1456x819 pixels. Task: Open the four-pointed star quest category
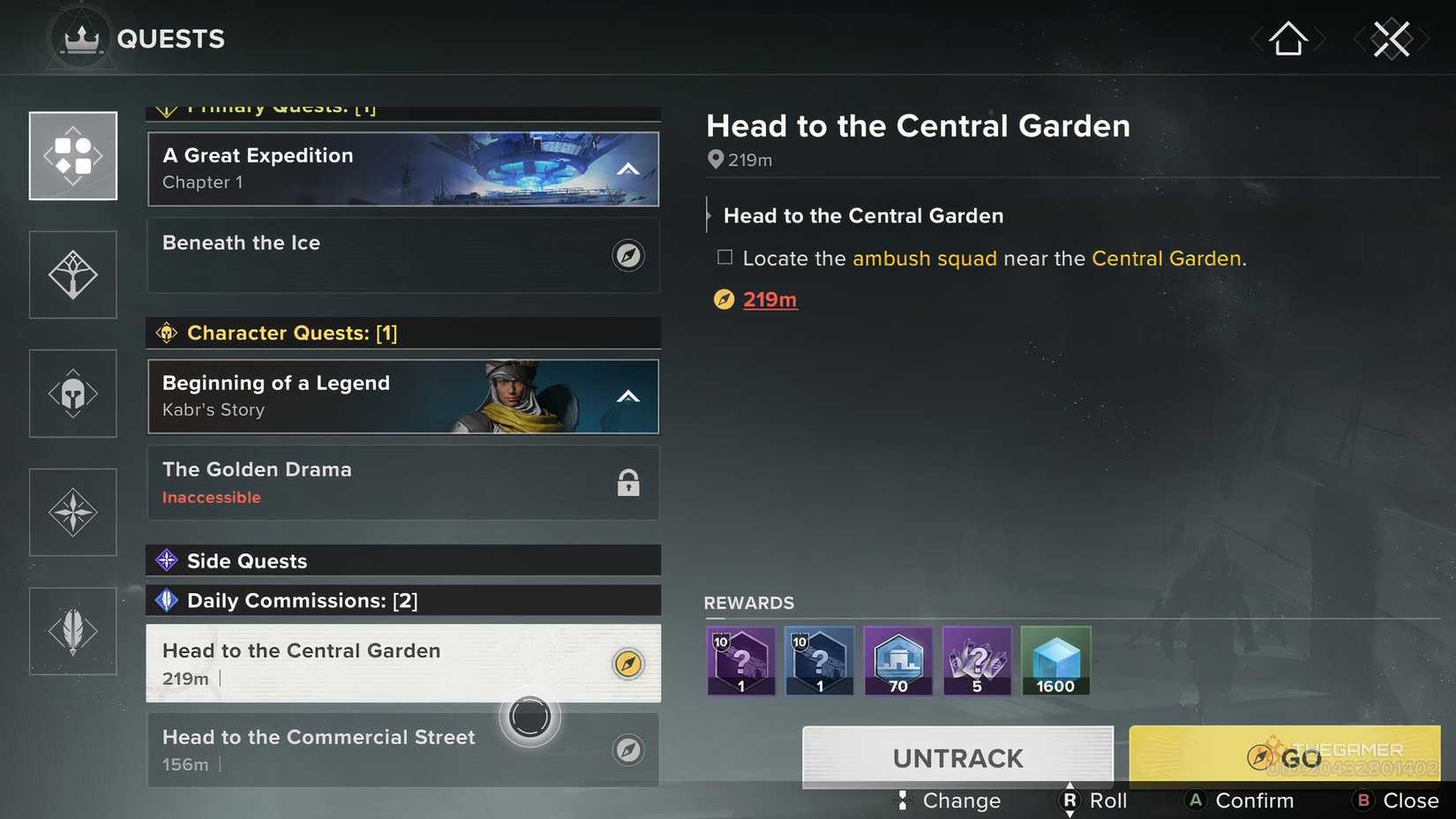[72, 512]
